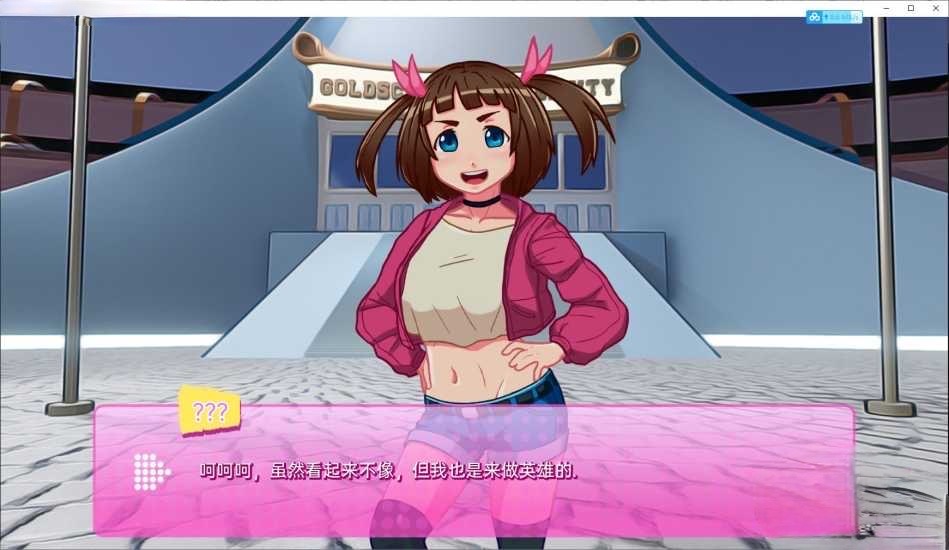Click the dotted arrow to continue dialogue
This screenshot has height=550, width=949.
150,471
